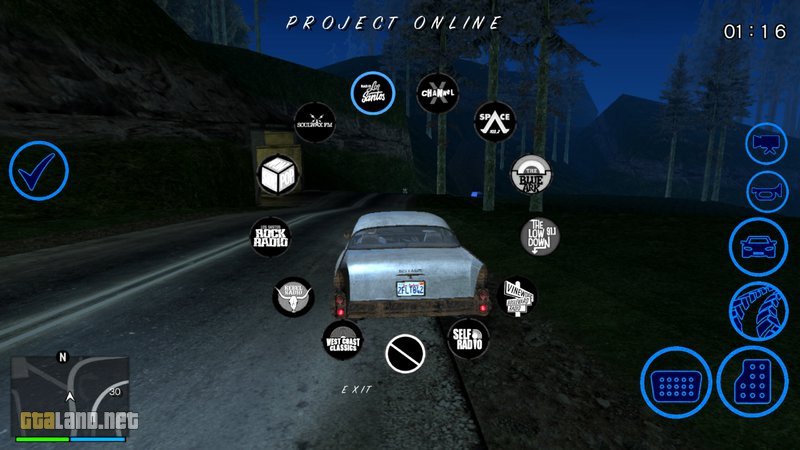This screenshot has height=450, width=800.
Task: Tune to Channel X radio
Action: tap(437, 93)
